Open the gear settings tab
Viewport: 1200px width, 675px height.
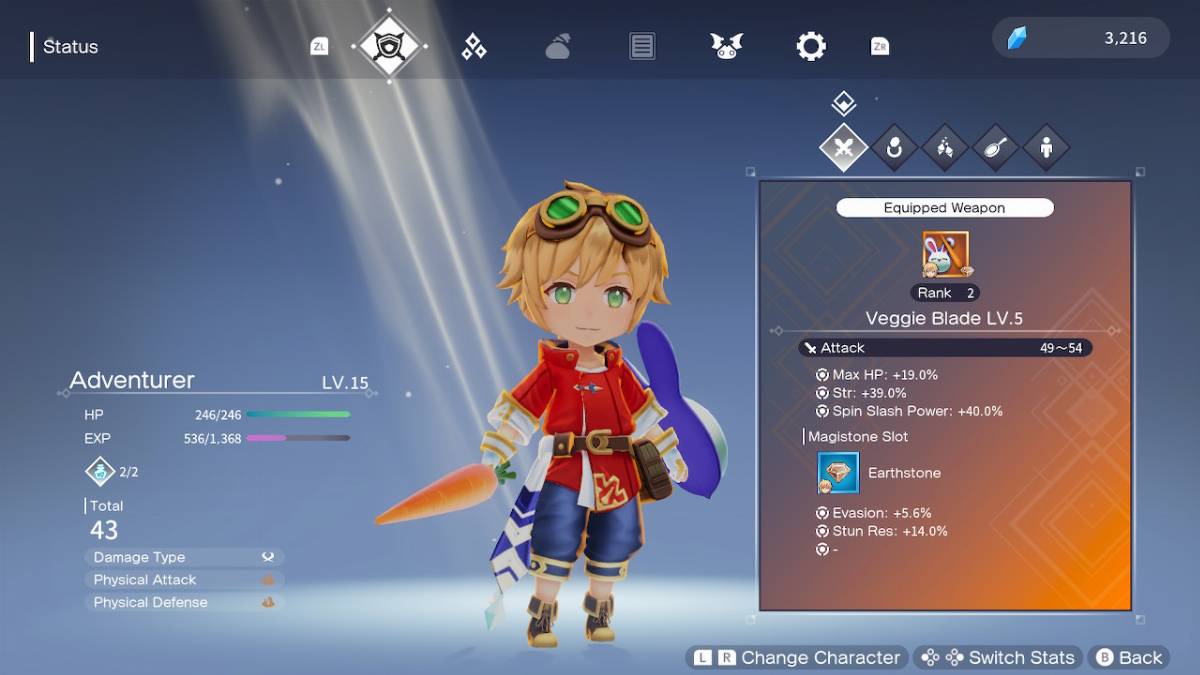[810, 46]
